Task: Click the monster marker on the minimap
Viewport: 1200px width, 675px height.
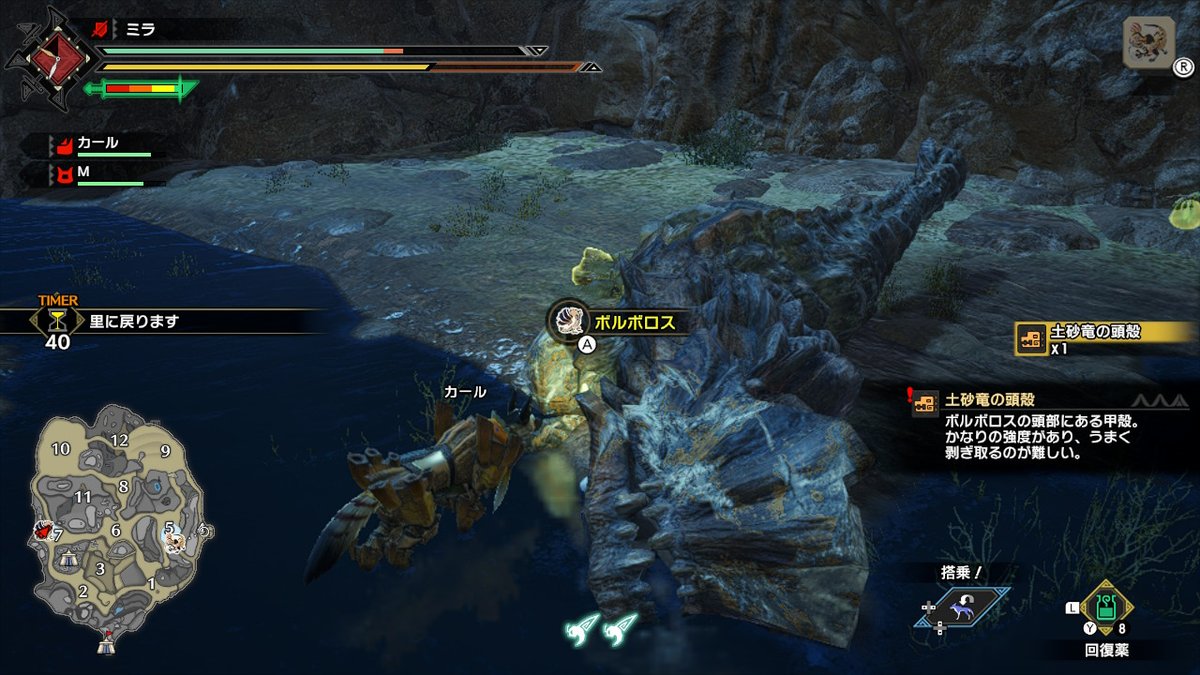Action: click(x=176, y=541)
